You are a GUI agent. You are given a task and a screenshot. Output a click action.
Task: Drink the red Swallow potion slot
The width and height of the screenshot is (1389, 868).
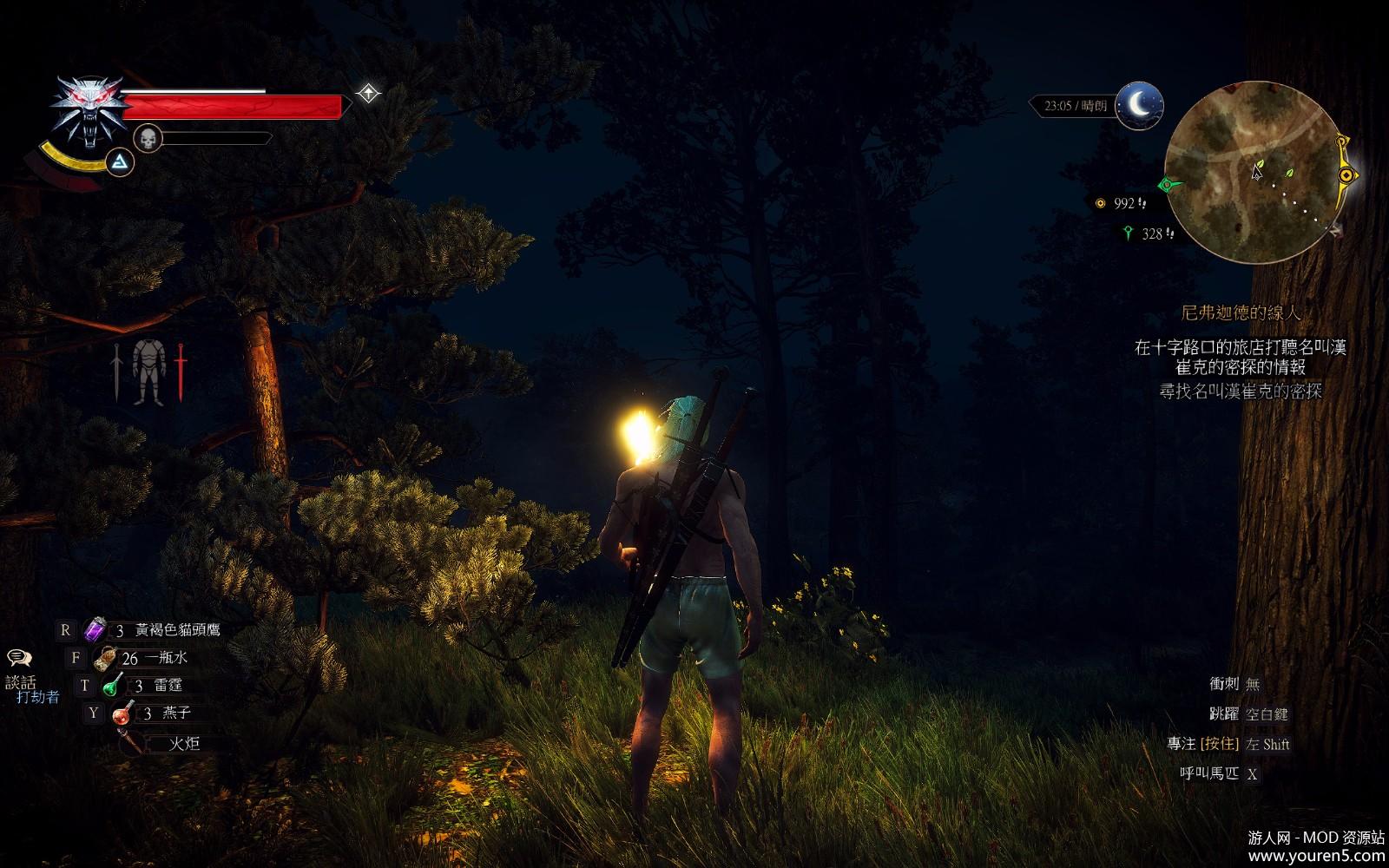[x=122, y=713]
